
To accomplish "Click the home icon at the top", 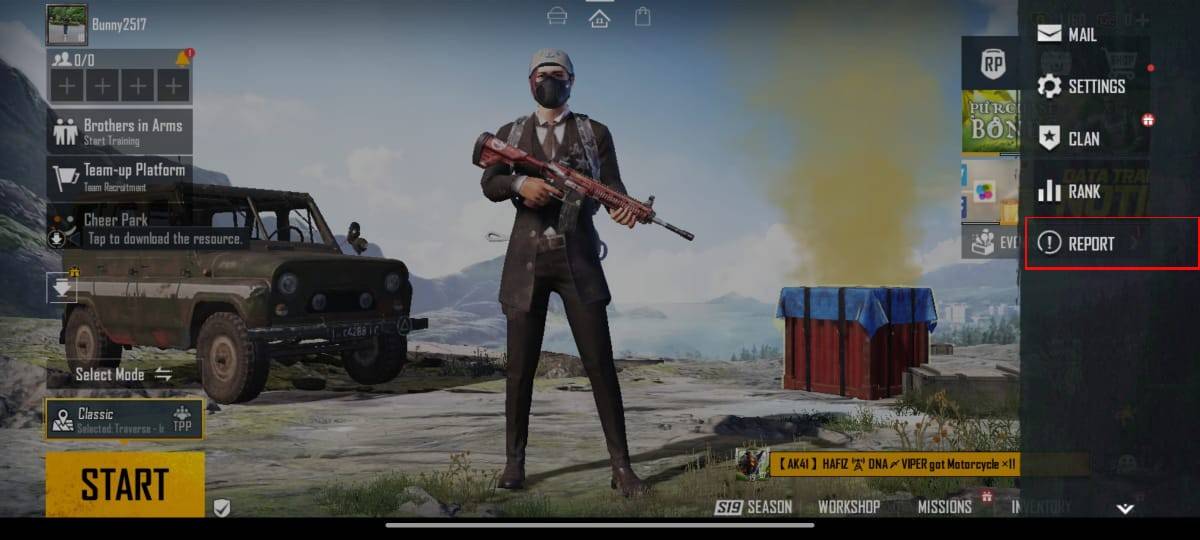I will [x=600, y=17].
